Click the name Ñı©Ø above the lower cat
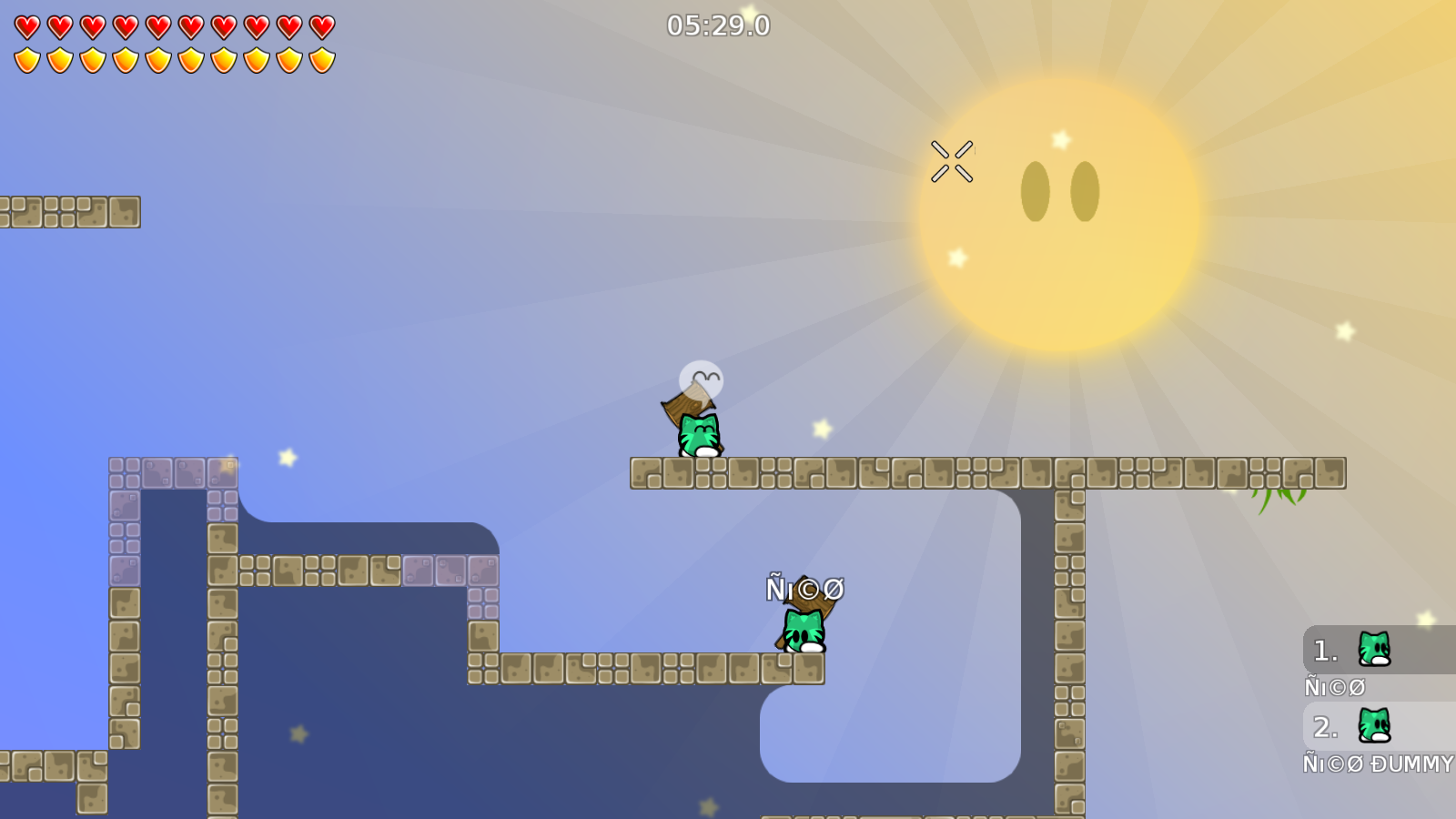This screenshot has width=1456, height=819. (804, 590)
